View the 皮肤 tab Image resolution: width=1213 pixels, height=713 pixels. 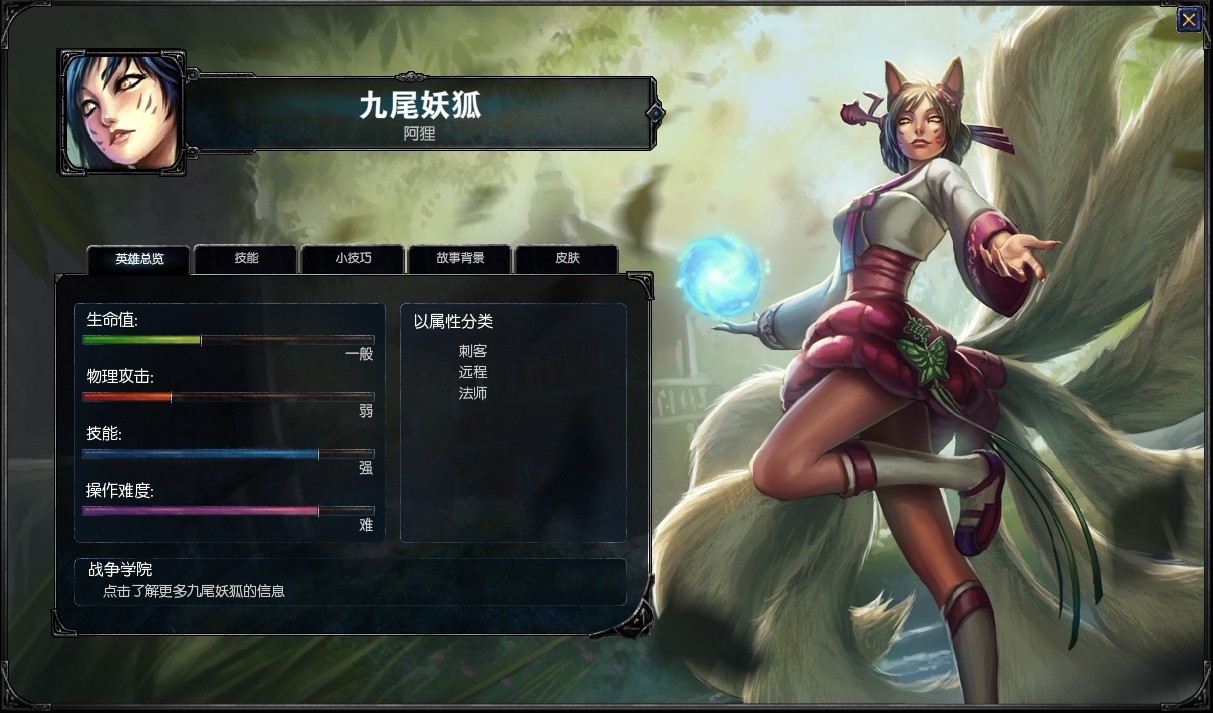(567, 259)
